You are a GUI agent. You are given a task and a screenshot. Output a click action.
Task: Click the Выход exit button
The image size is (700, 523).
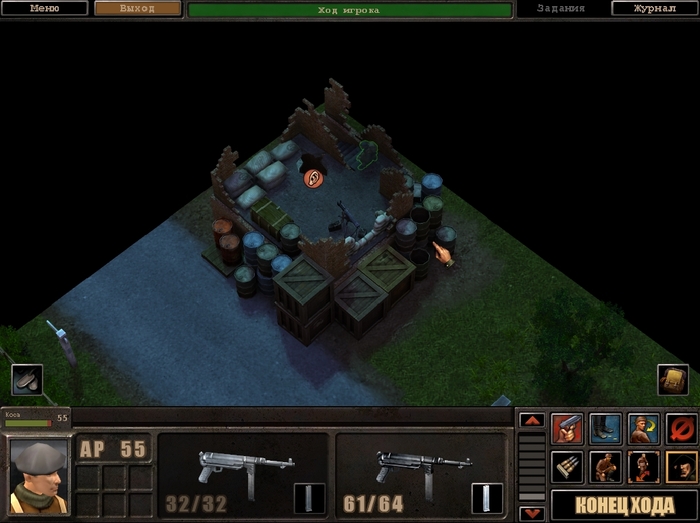[138, 8]
